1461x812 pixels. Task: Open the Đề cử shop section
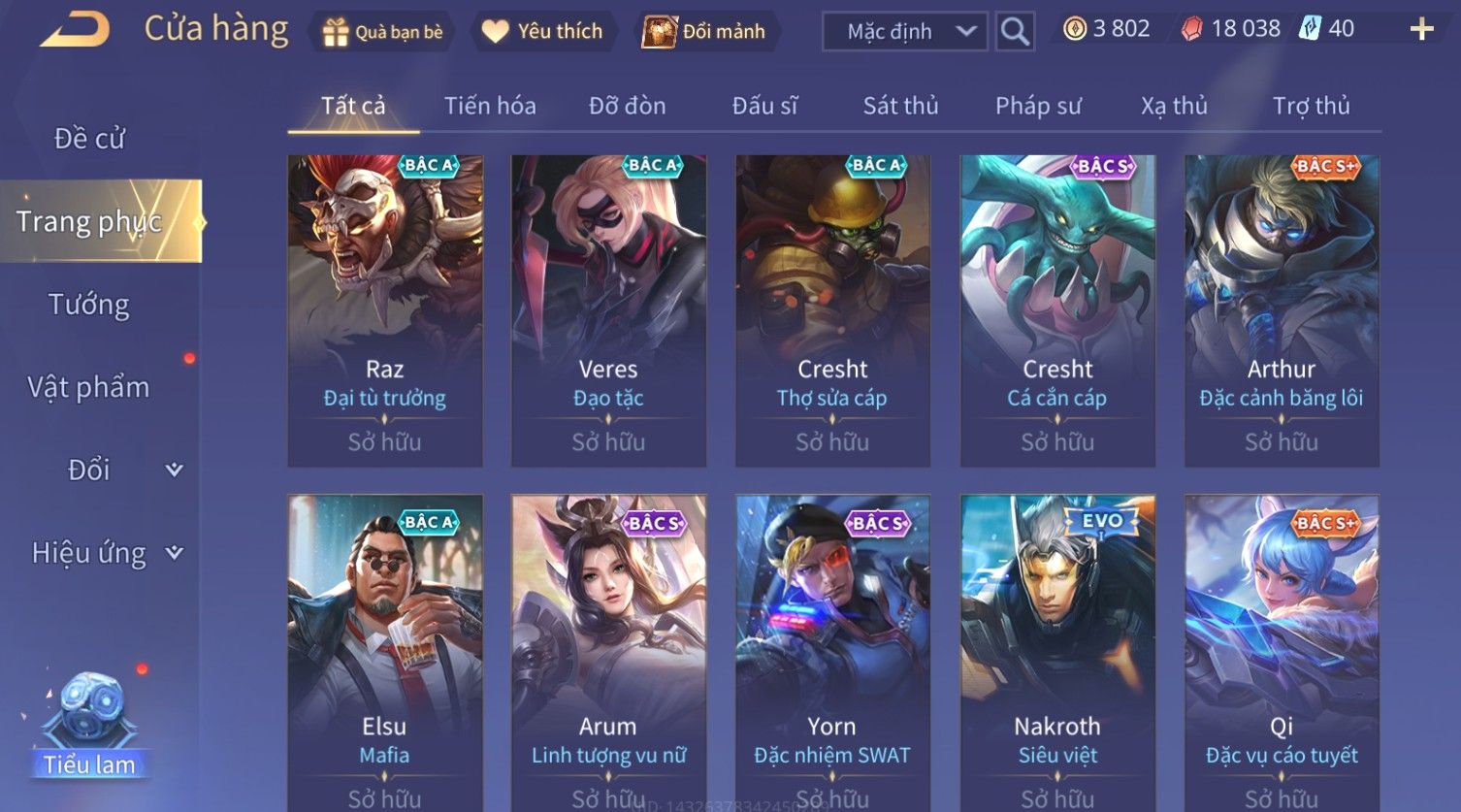click(89, 139)
